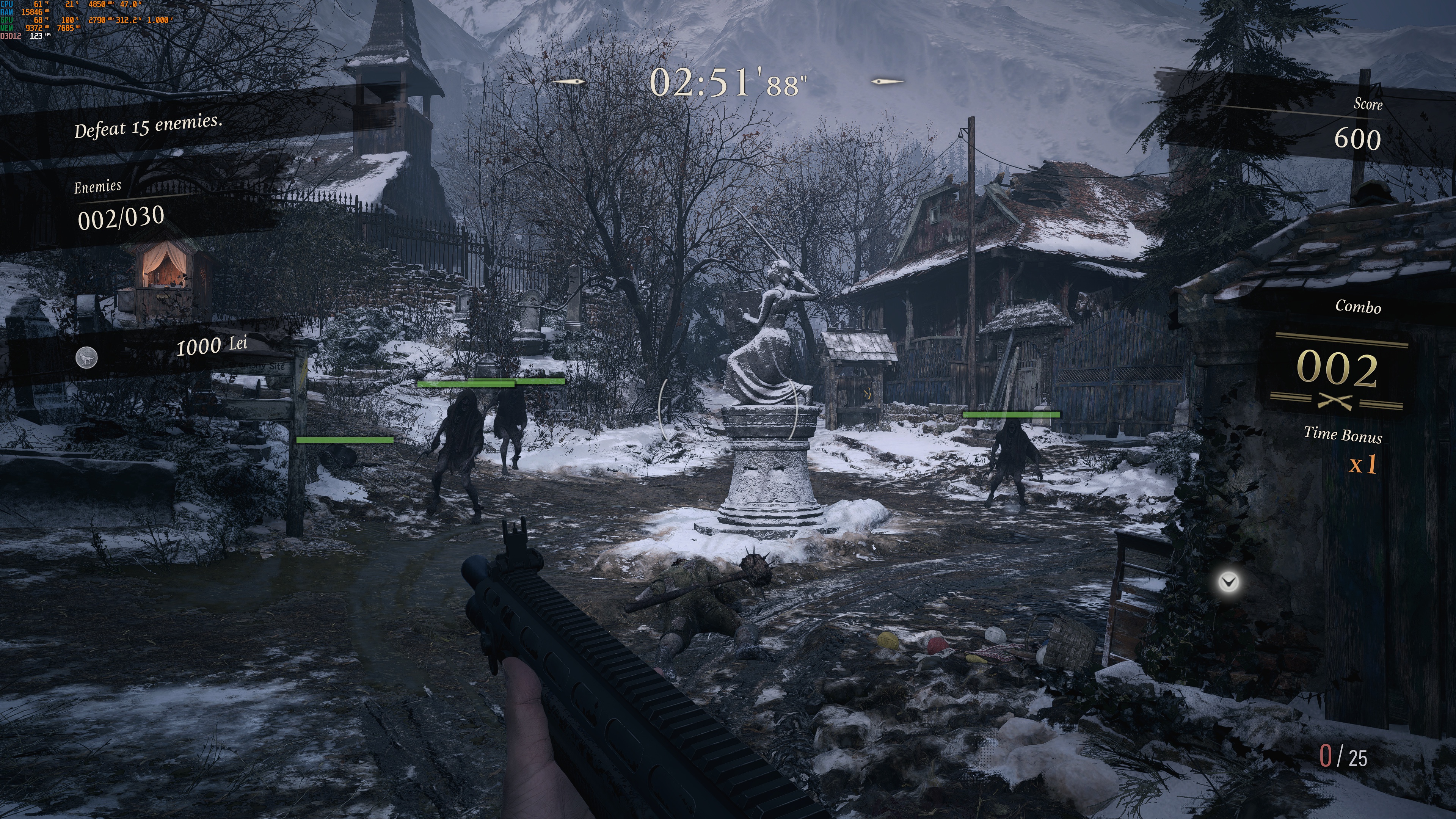
Task: Click the silver Lei coin icon
Action: (86, 358)
